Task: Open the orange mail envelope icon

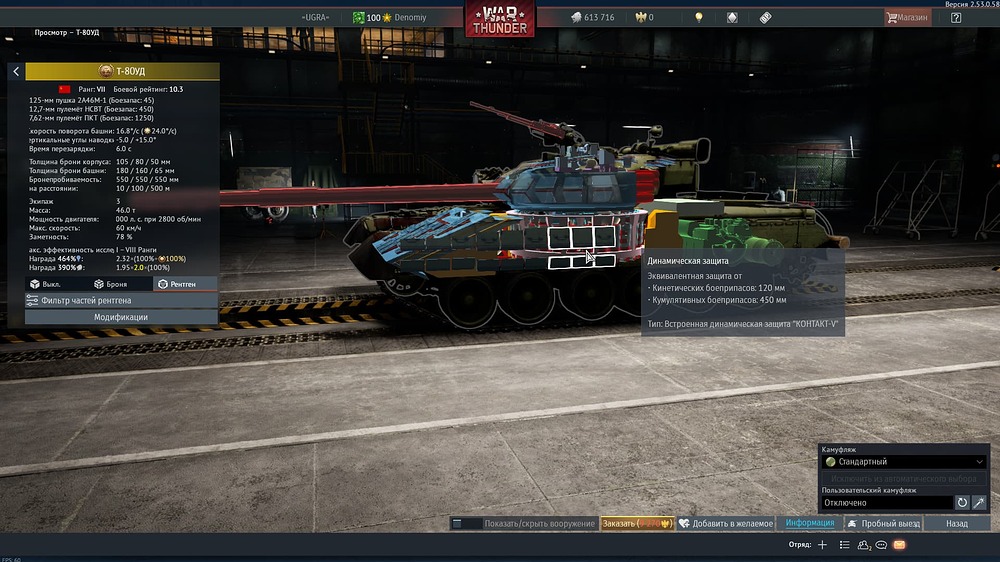Action: point(899,545)
